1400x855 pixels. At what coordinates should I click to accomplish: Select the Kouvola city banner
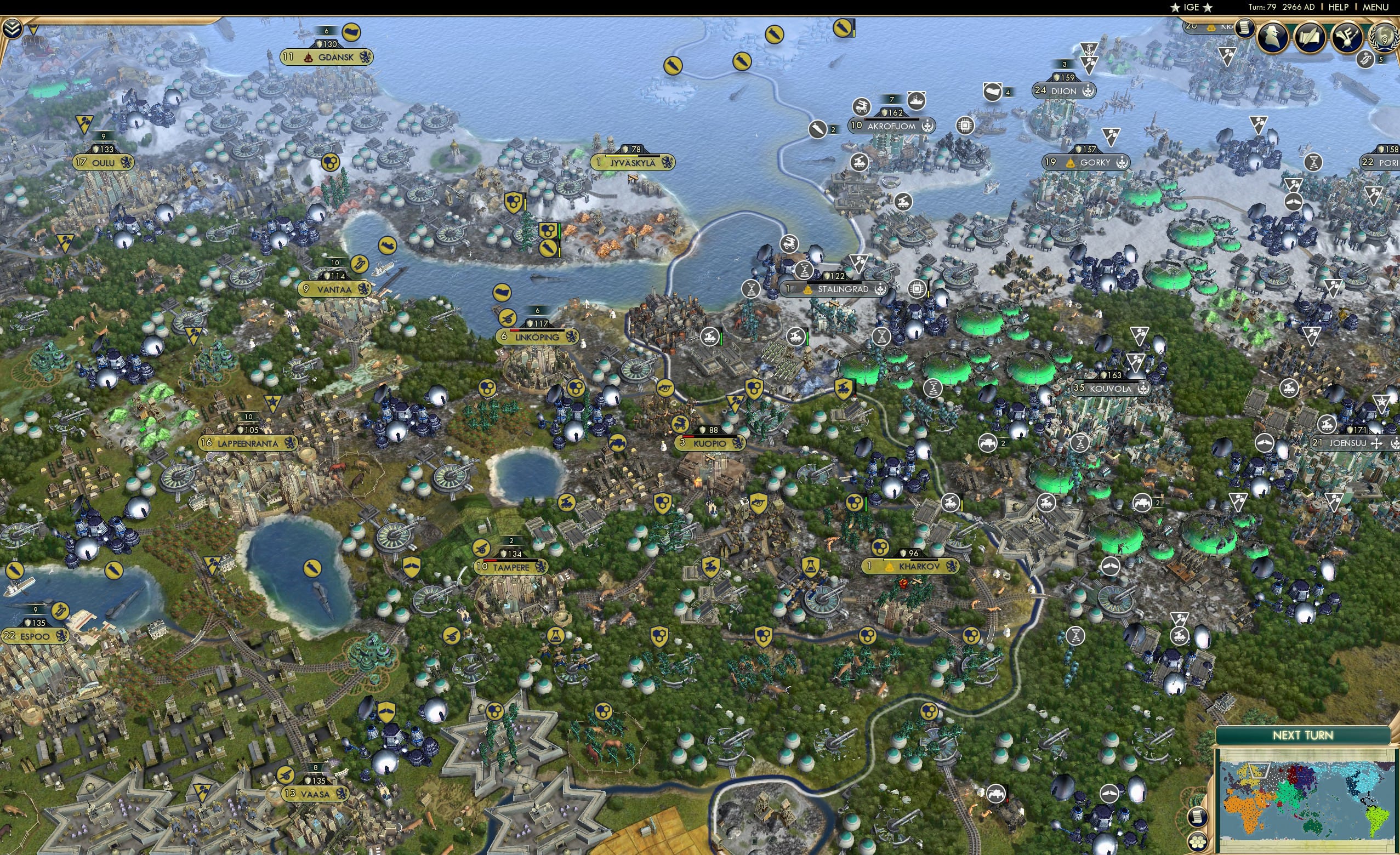(1109, 389)
